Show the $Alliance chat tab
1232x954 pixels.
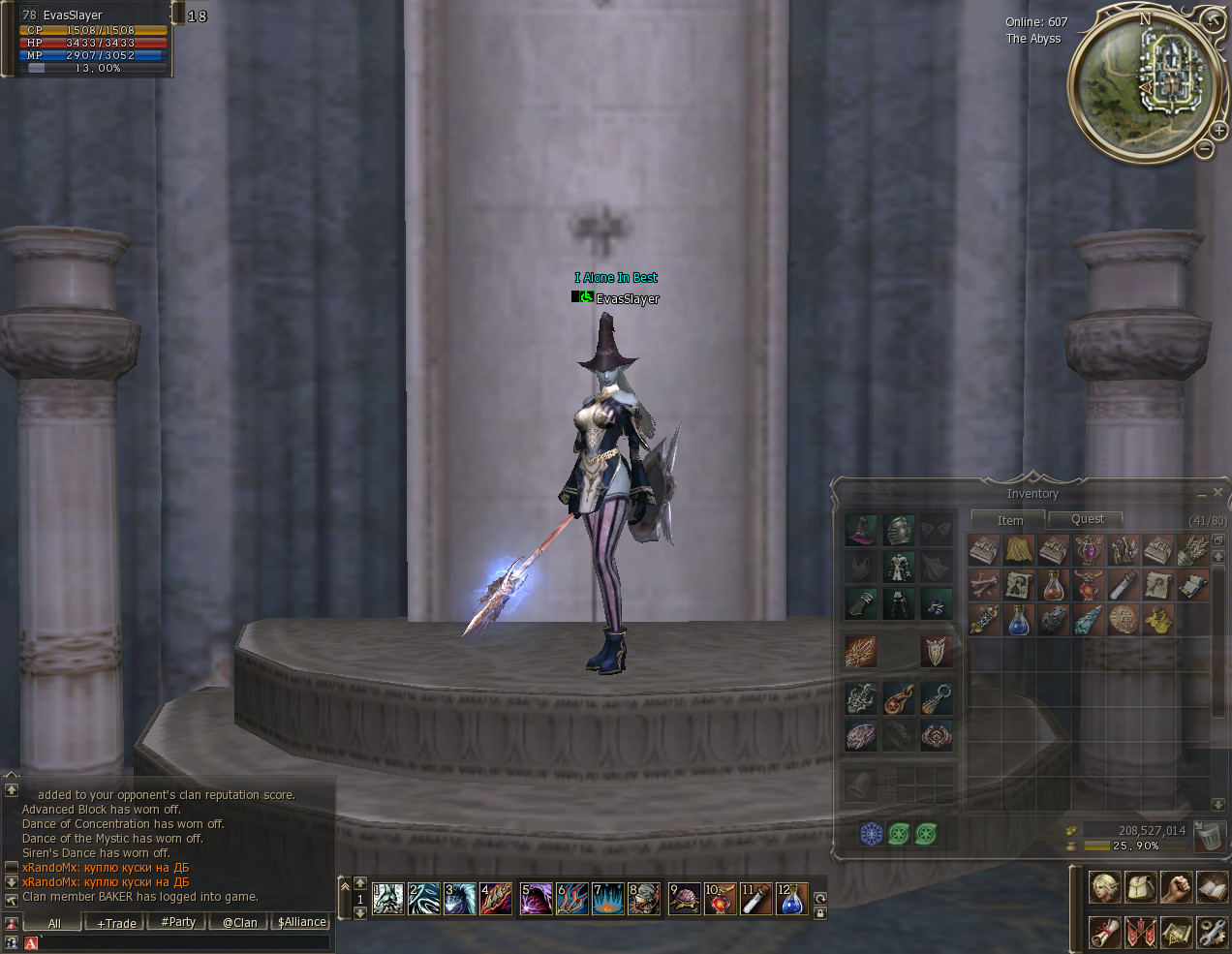tap(301, 923)
